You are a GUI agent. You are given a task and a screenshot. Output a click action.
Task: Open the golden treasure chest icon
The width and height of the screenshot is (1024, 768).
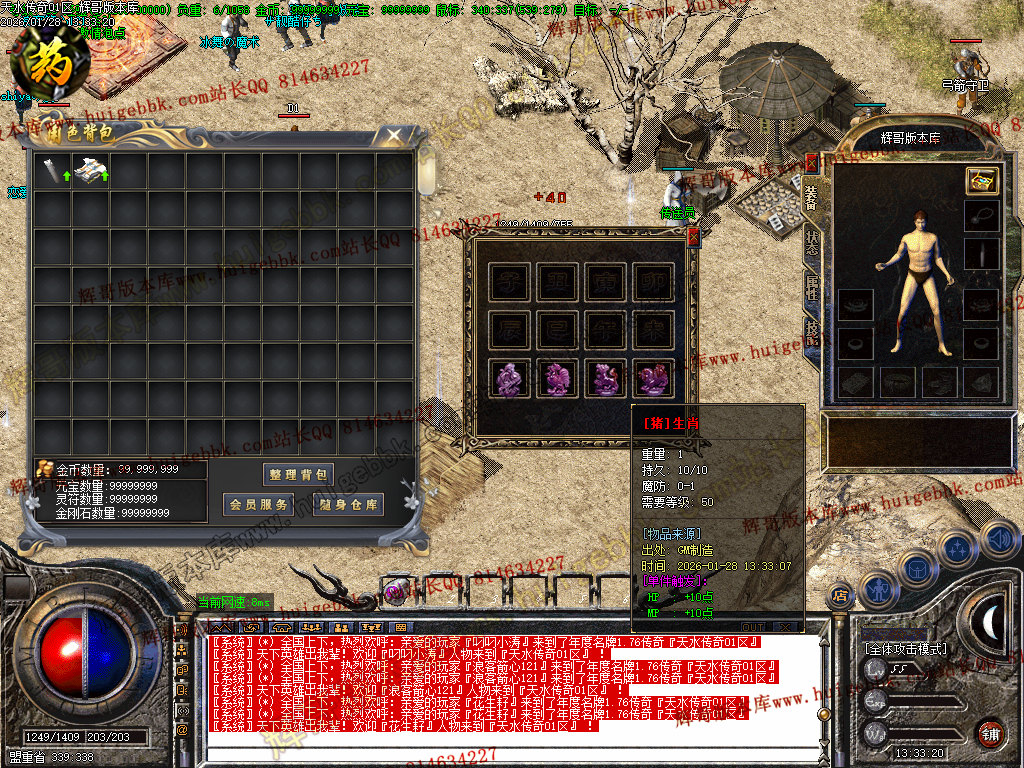click(x=981, y=180)
